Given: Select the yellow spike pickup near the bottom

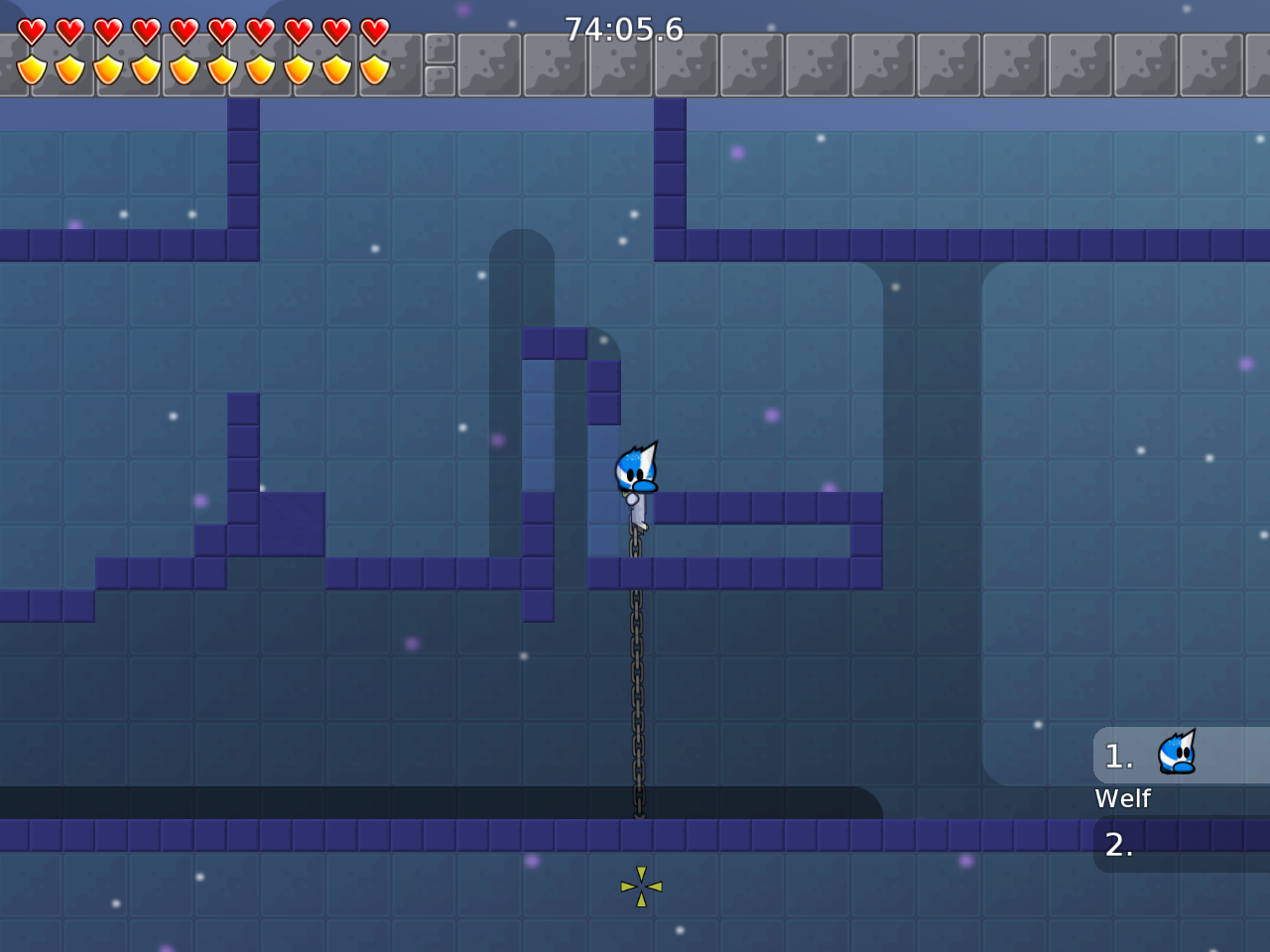Looking at the screenshot, I should tap(642, 886).
